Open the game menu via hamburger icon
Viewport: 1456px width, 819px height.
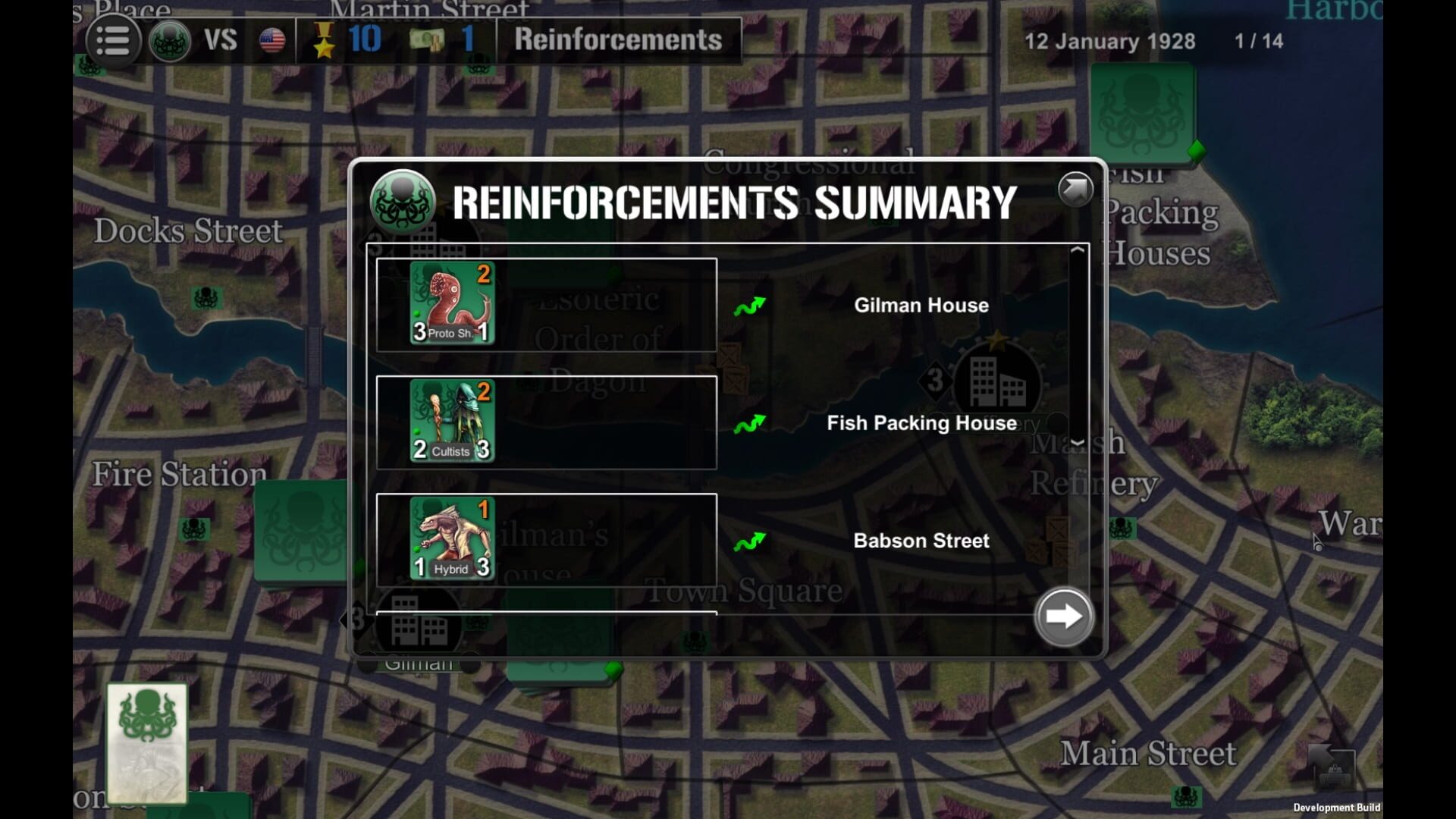112,41
